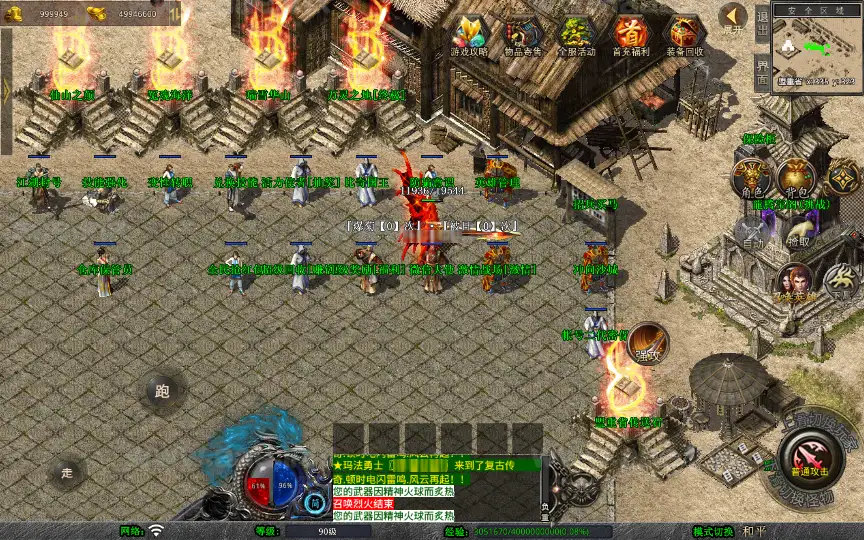Open the 背包 backpack inventory
The image size is (864, 540).
[x=797, y=177]
